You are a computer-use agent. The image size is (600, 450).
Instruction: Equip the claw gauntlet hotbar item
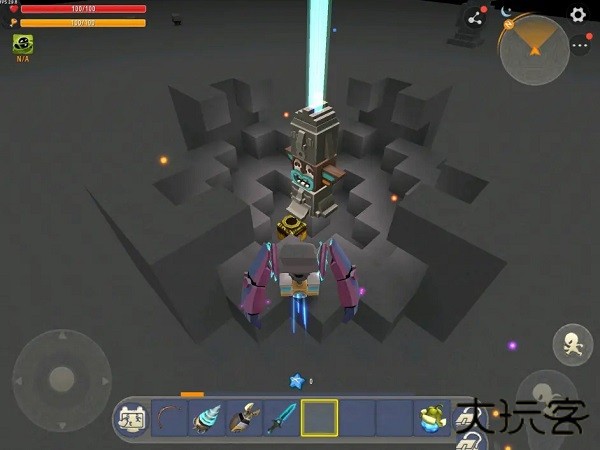(245, 418)
